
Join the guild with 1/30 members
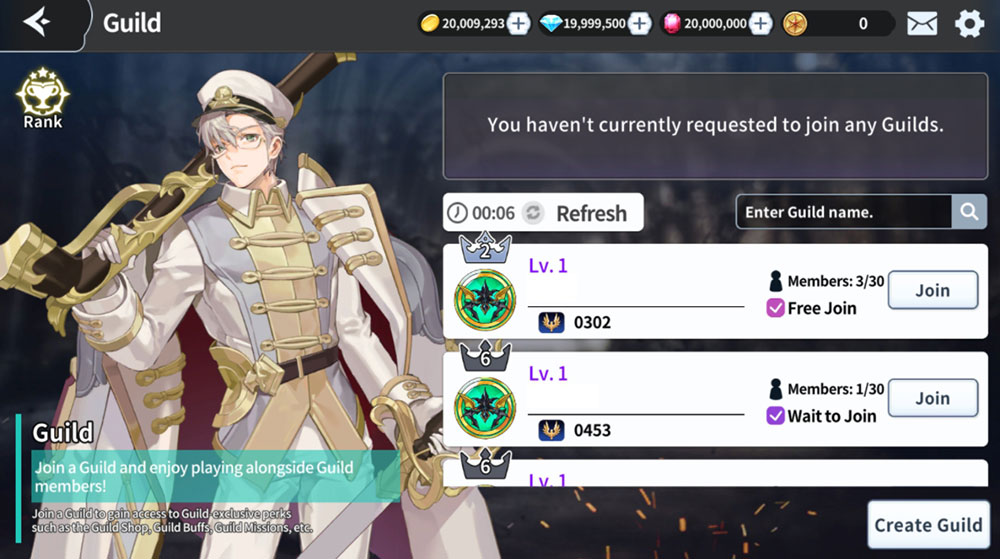tap(932, 398)
